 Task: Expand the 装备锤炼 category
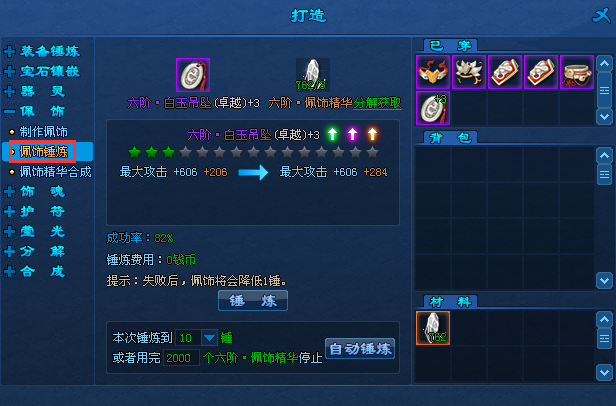pos(50,51)
